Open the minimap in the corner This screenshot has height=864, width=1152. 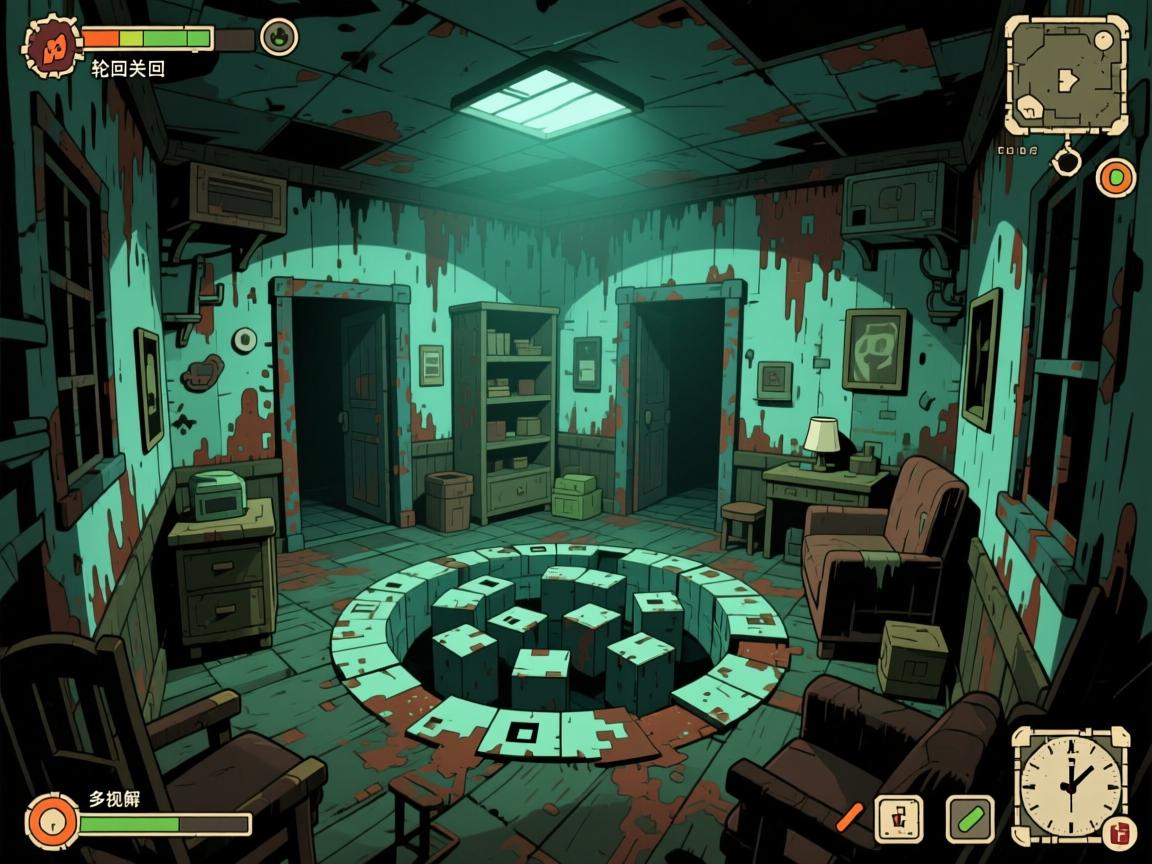tap(1066, 74)
